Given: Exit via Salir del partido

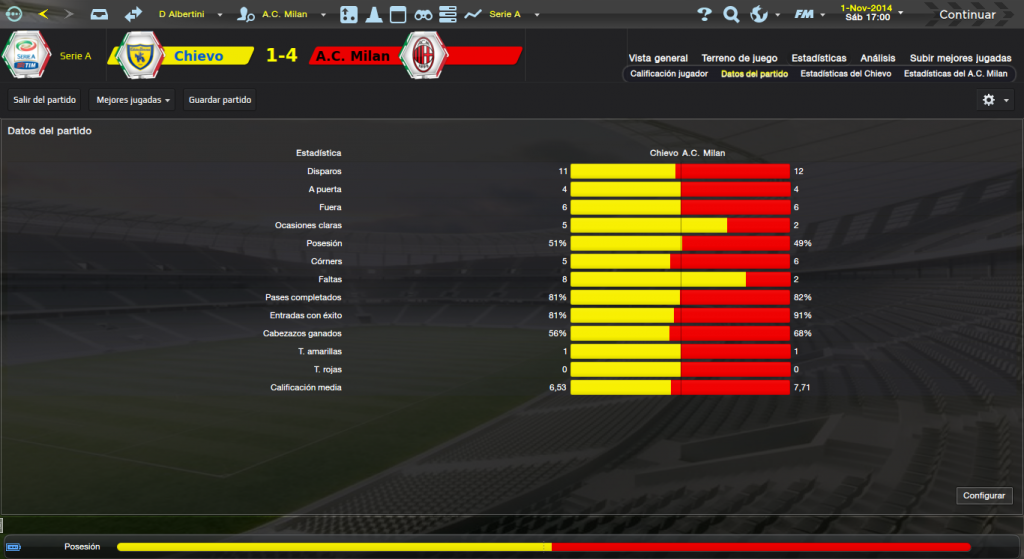Looking at the screenshot, I should click(45, 100).
